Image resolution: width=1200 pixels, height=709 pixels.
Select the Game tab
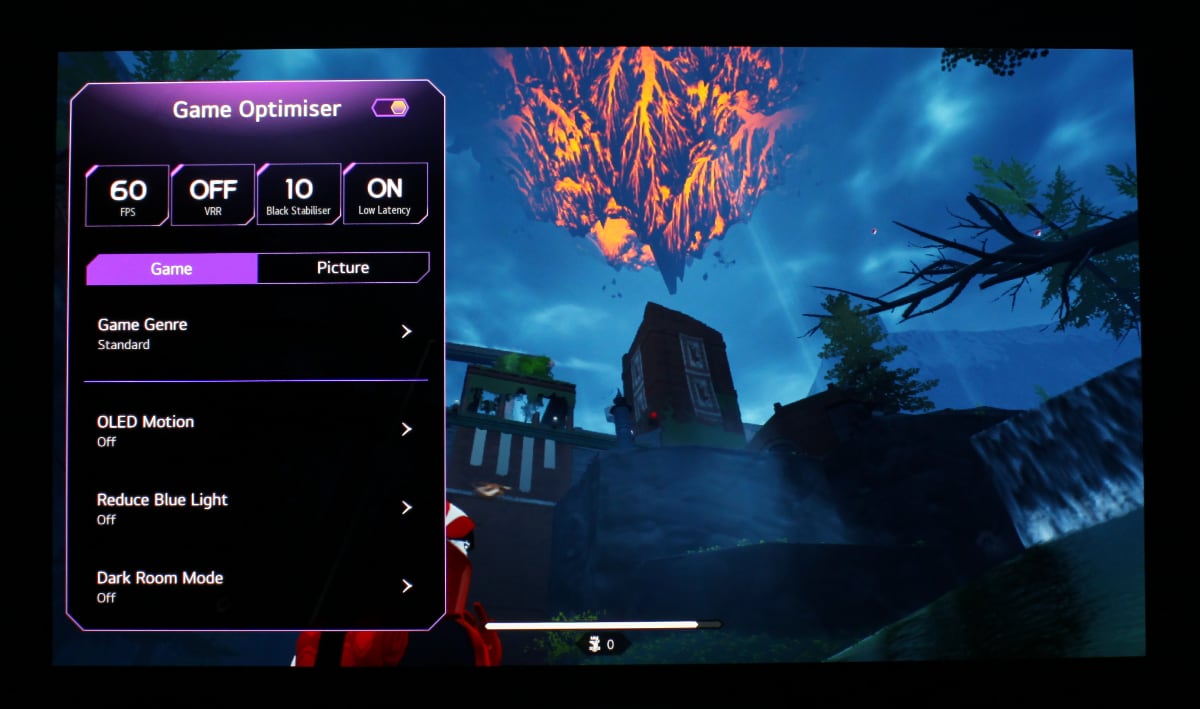coord(171,268)
